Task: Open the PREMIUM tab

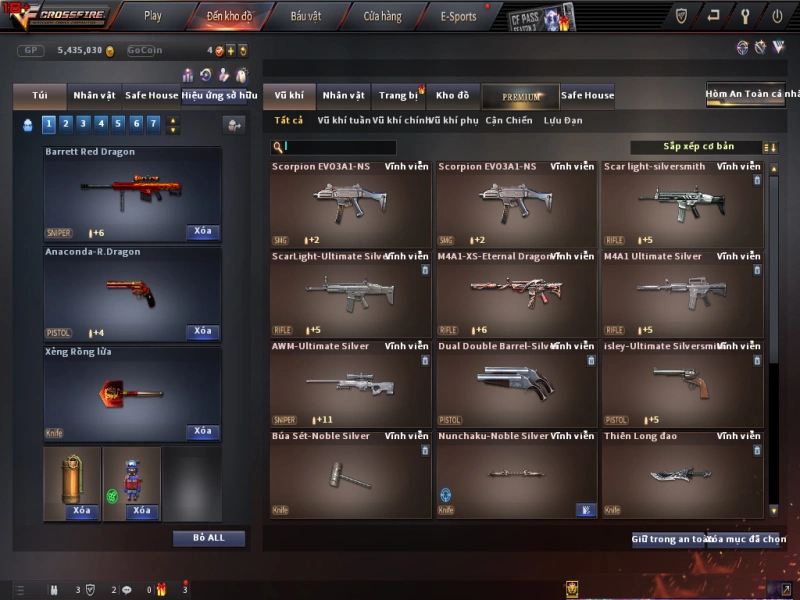Action: point(520,96)
